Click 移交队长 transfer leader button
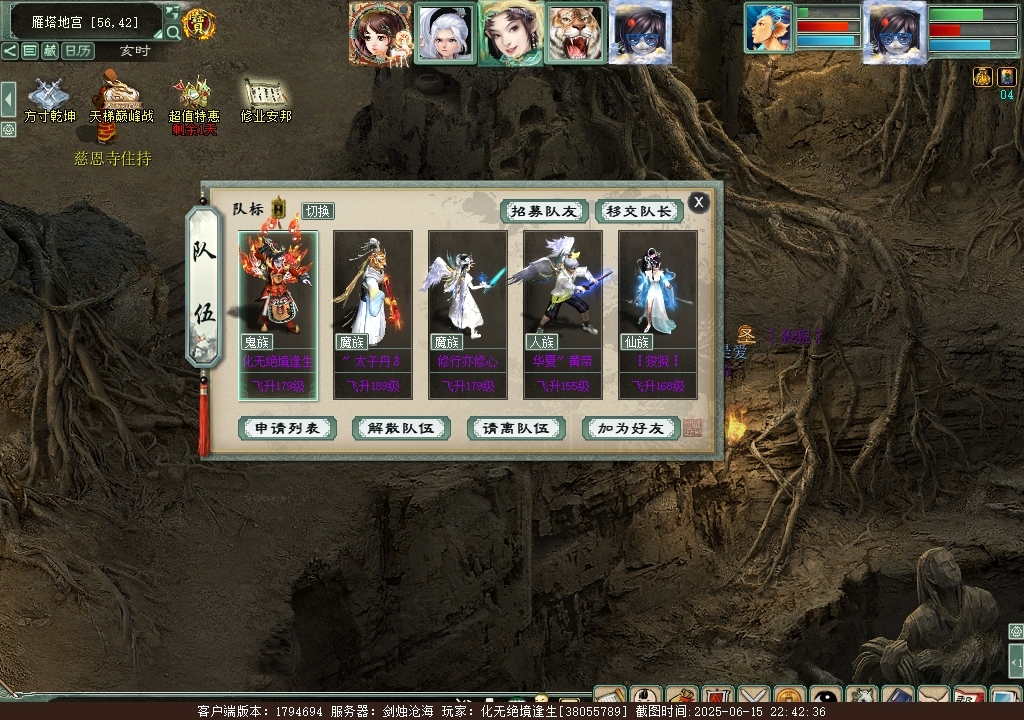This screenshot has width=1024, height=720. click(639, 211)
